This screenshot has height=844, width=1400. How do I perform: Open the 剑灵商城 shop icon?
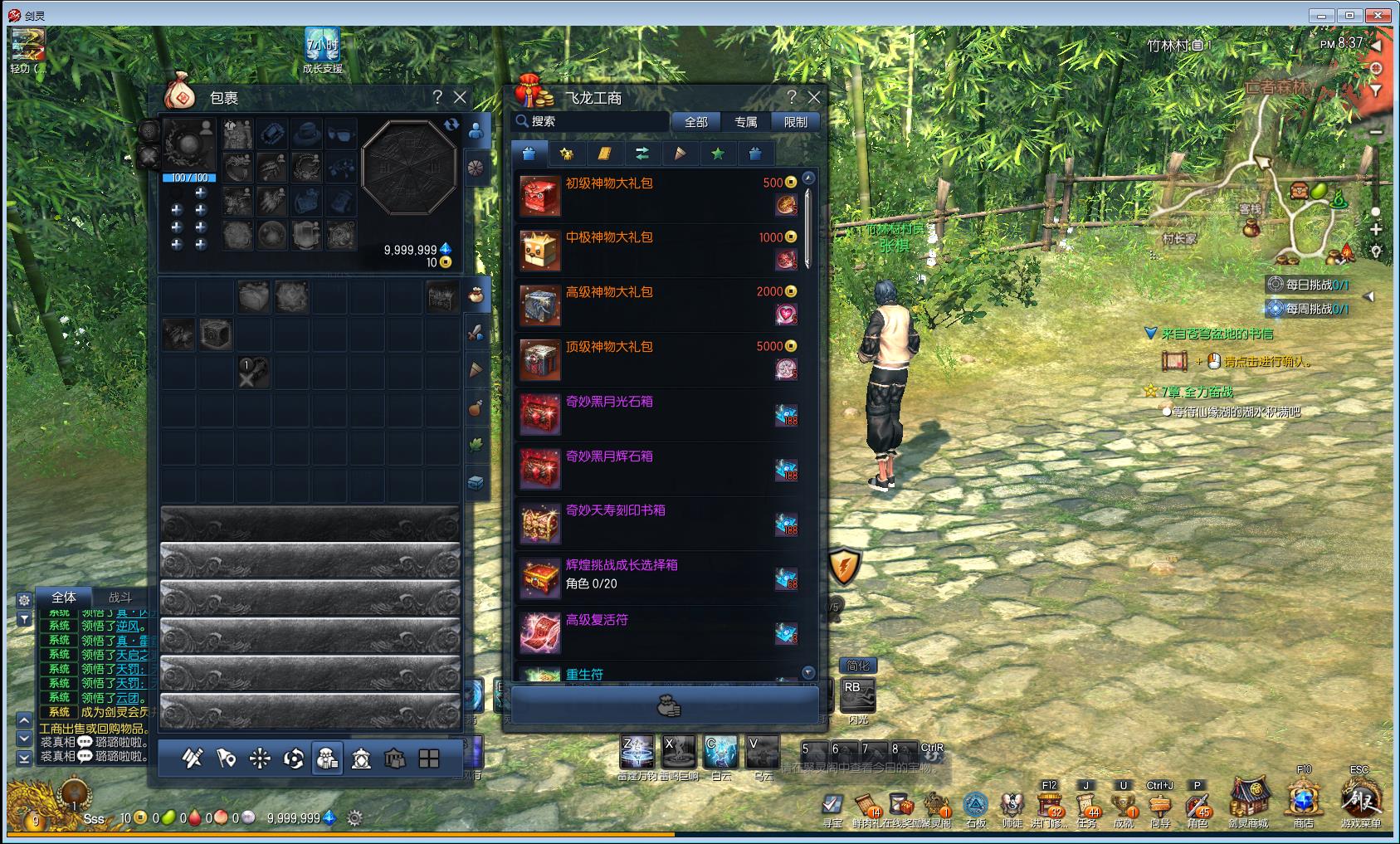pyautogui.click(x=1248, y=801)
